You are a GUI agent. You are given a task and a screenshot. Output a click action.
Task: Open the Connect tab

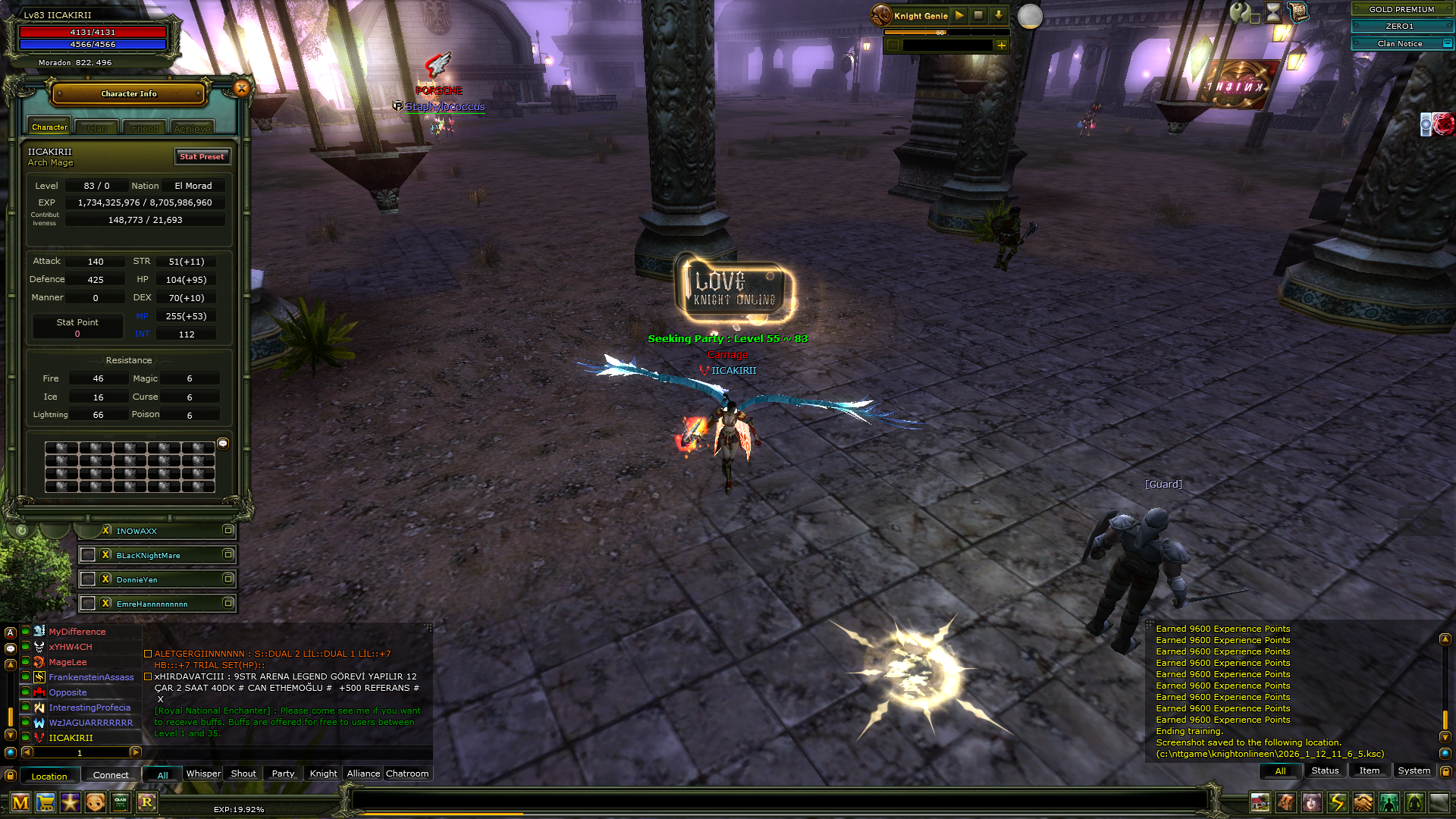point(111,775)
